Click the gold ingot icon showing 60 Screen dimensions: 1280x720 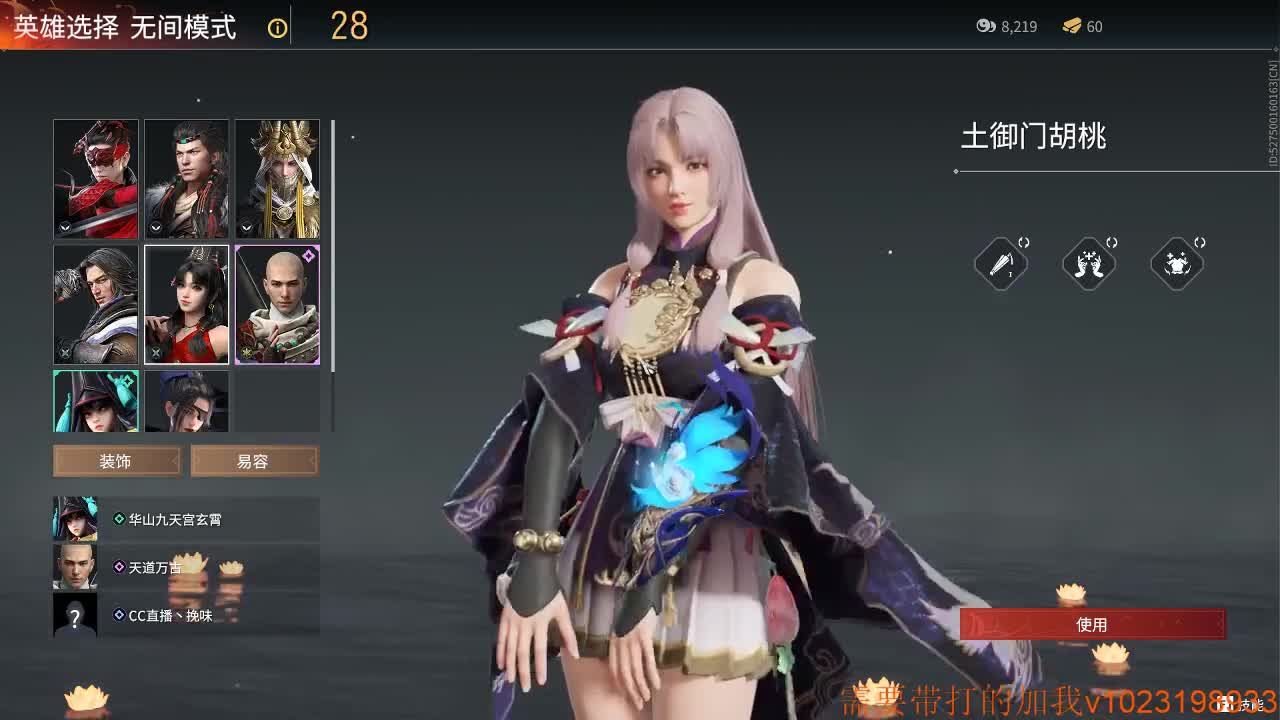click(x=1073, y=27)
